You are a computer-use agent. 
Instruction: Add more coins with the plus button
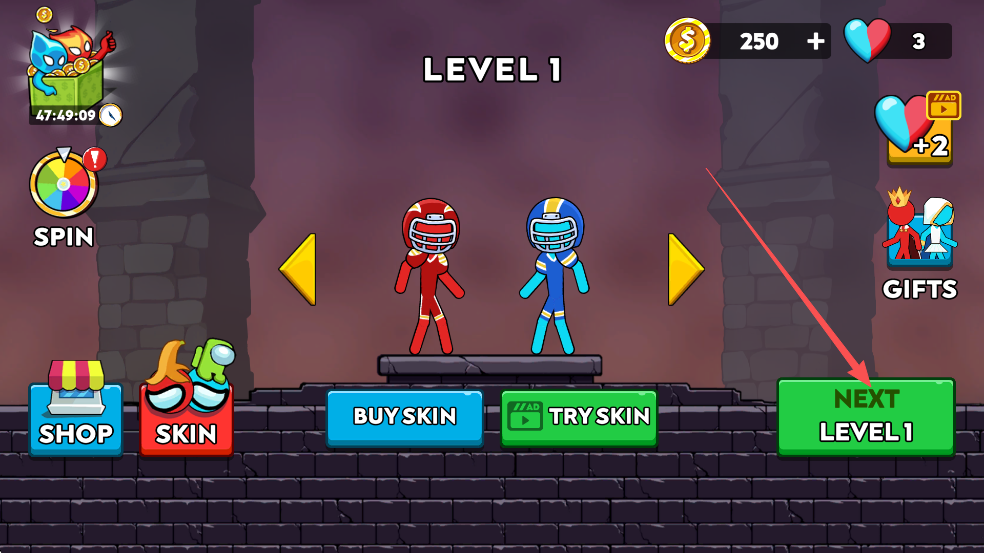816,41
